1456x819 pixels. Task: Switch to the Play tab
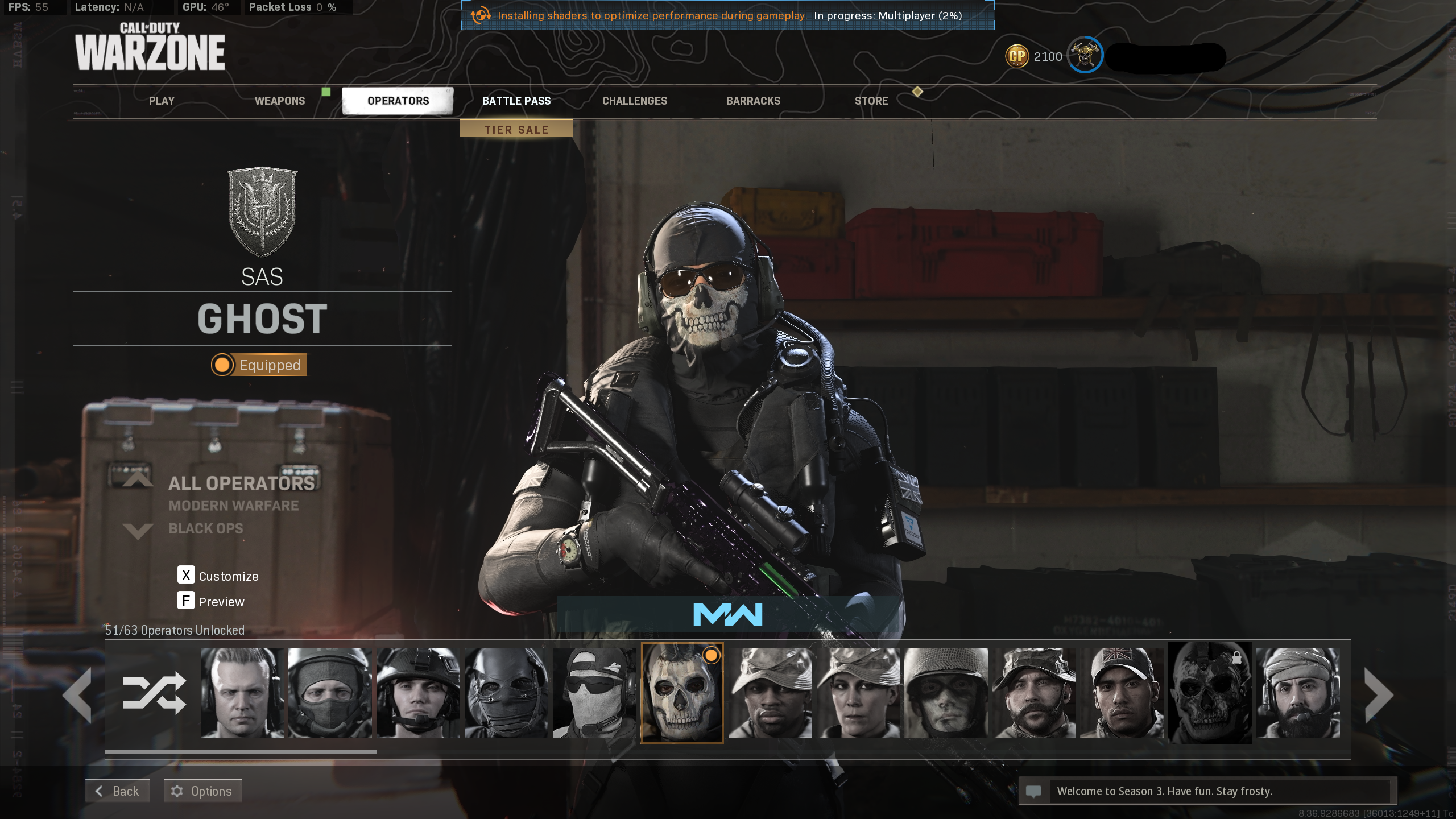pos(162,101)
